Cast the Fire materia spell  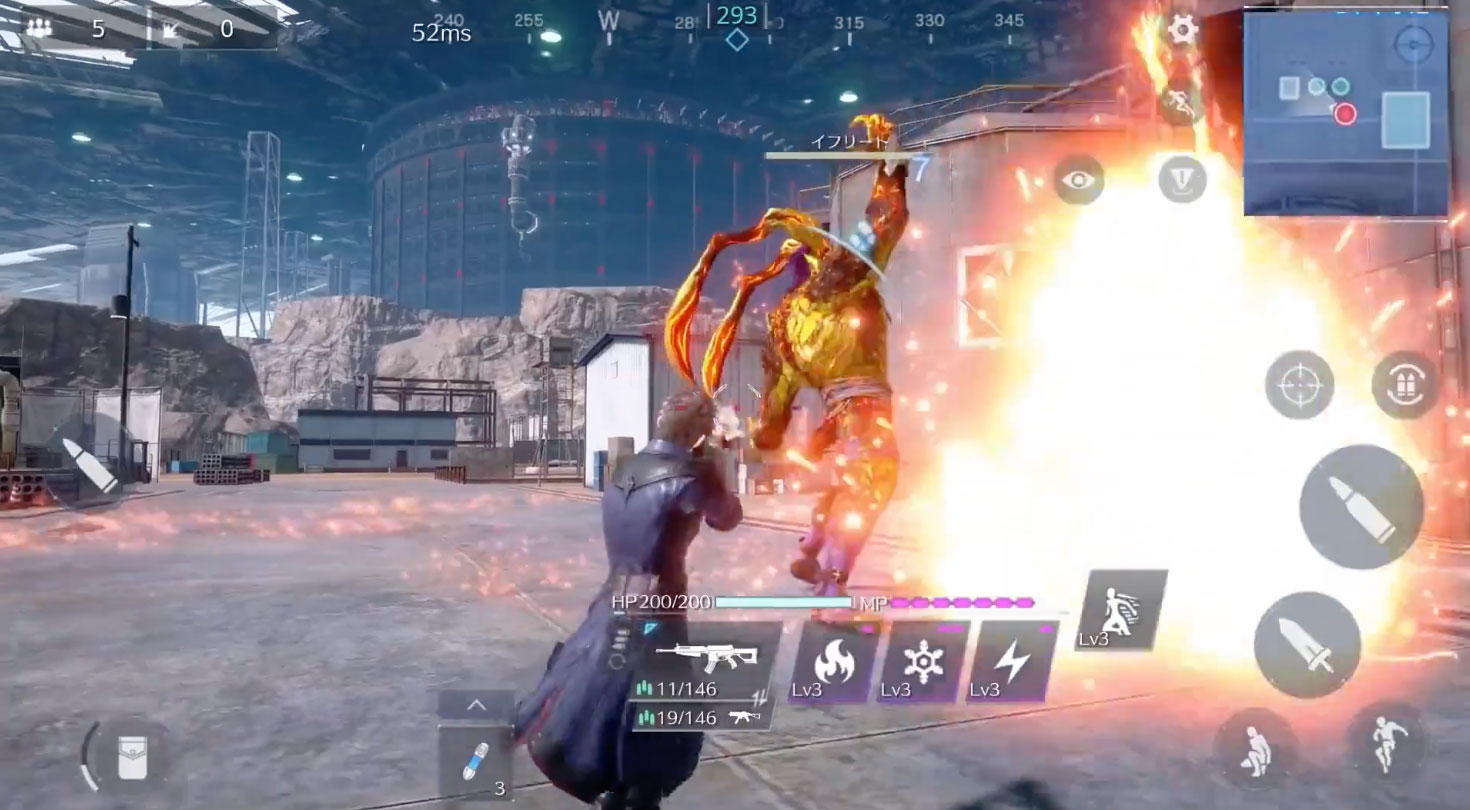832,662
